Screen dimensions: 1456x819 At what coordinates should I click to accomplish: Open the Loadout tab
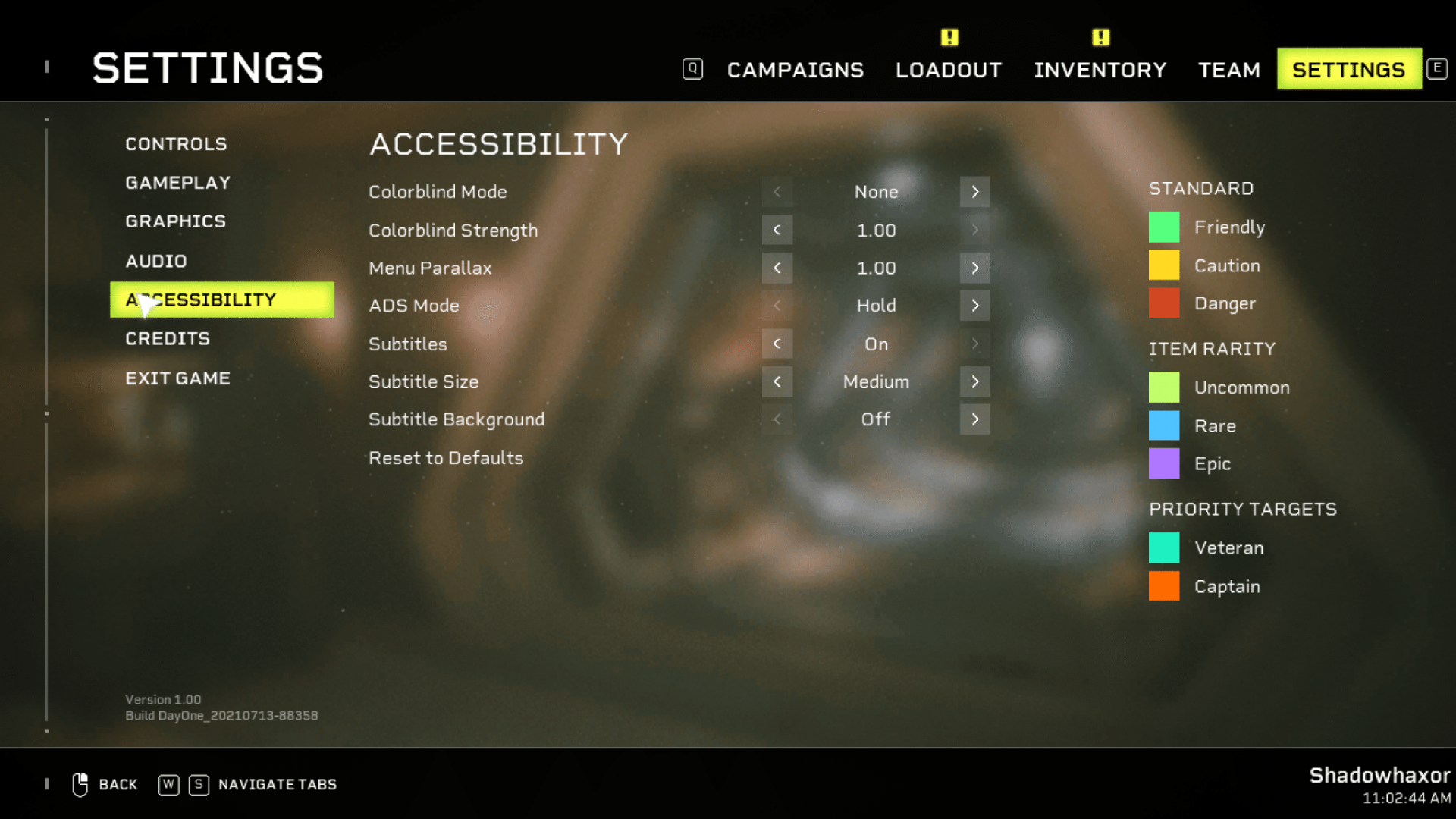point(948,70)
